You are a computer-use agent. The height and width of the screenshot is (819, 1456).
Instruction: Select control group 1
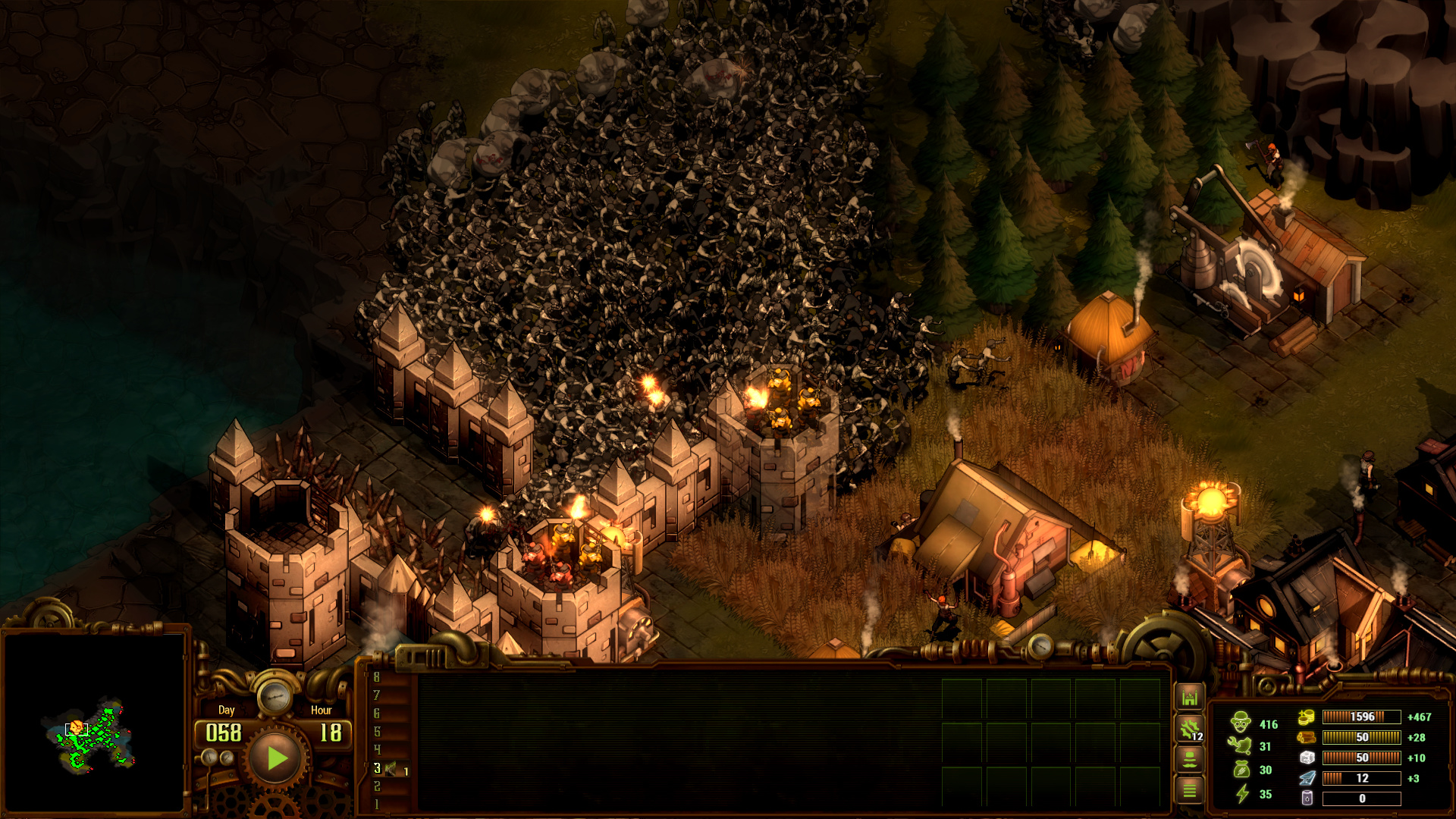point(377,805)
